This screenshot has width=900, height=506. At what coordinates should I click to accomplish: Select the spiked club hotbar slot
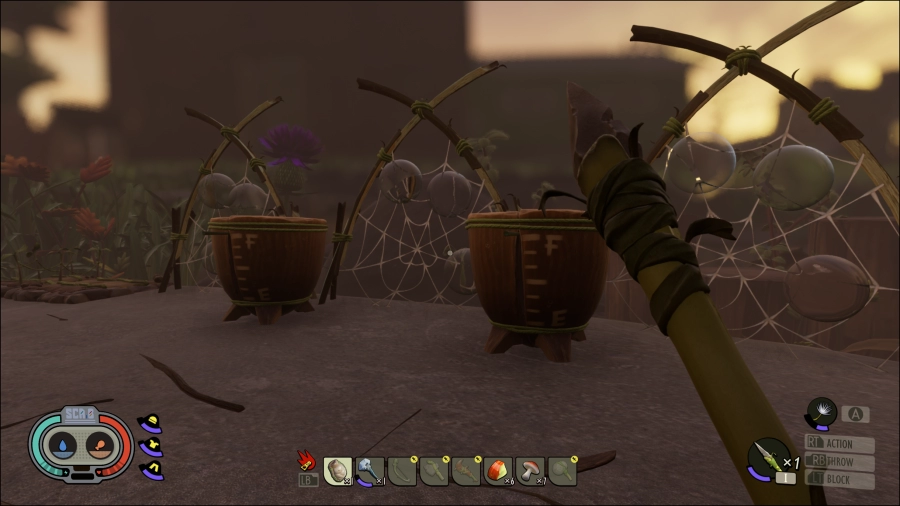466,469
